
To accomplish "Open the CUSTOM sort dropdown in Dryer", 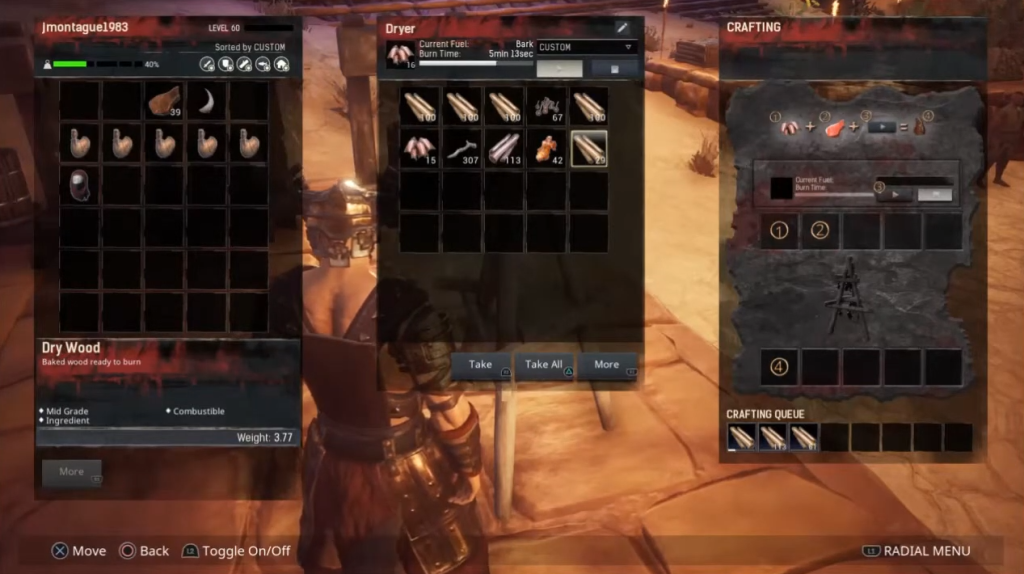I will pyautogui.click(x=587, y=47).
